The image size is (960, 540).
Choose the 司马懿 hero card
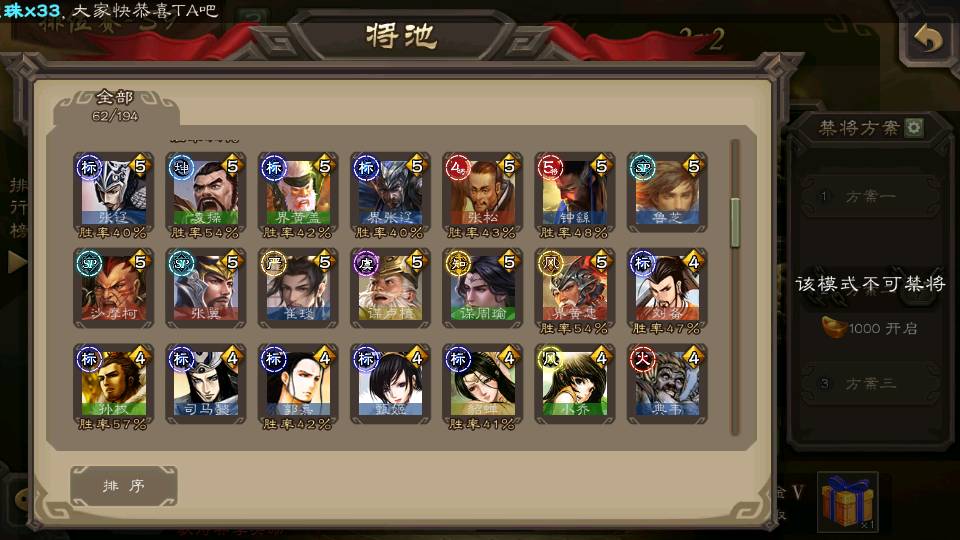[206, 383]
